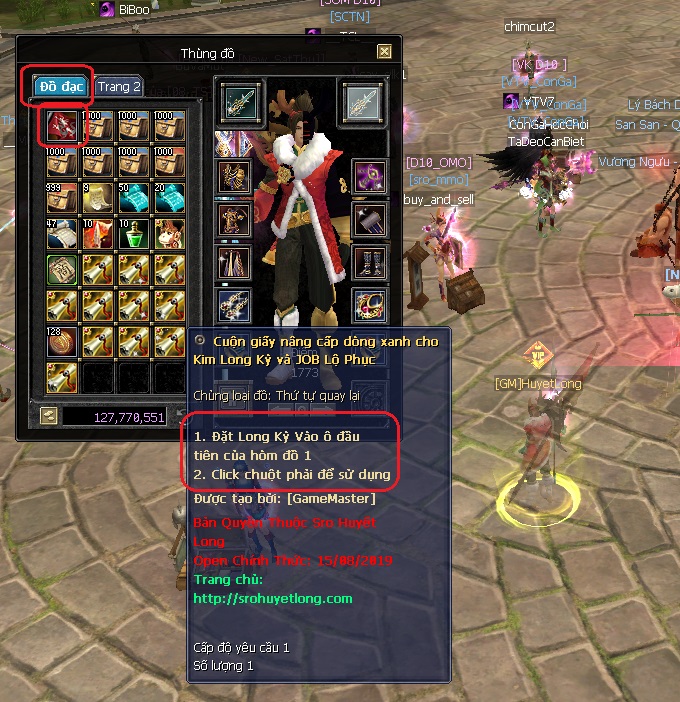Image resolution: width=680 pixels, height=702 pixels.
Task: Select the equipped gold ring slot
Action: (370, 302)
